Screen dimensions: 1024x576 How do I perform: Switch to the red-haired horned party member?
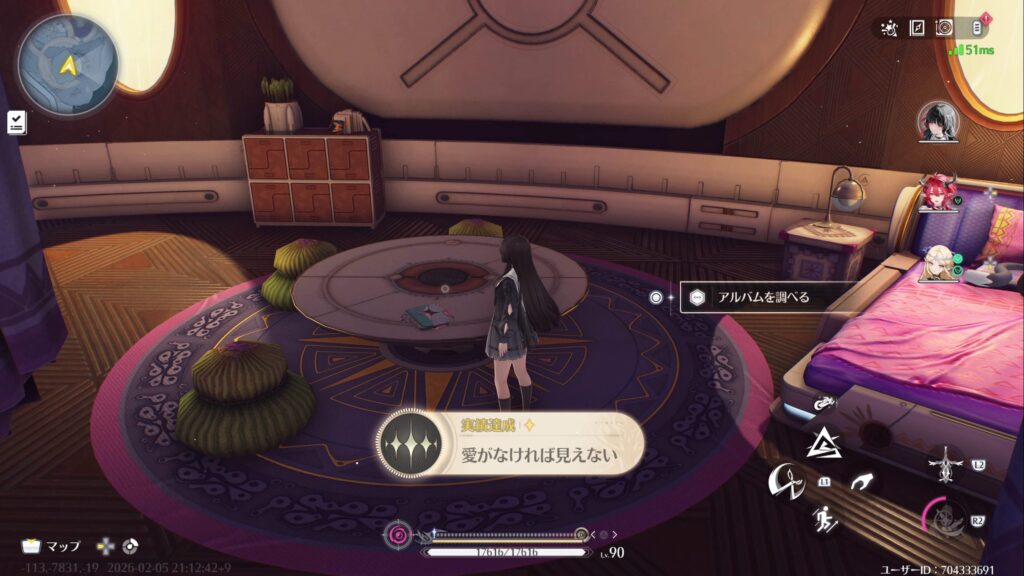coord(938,193)
